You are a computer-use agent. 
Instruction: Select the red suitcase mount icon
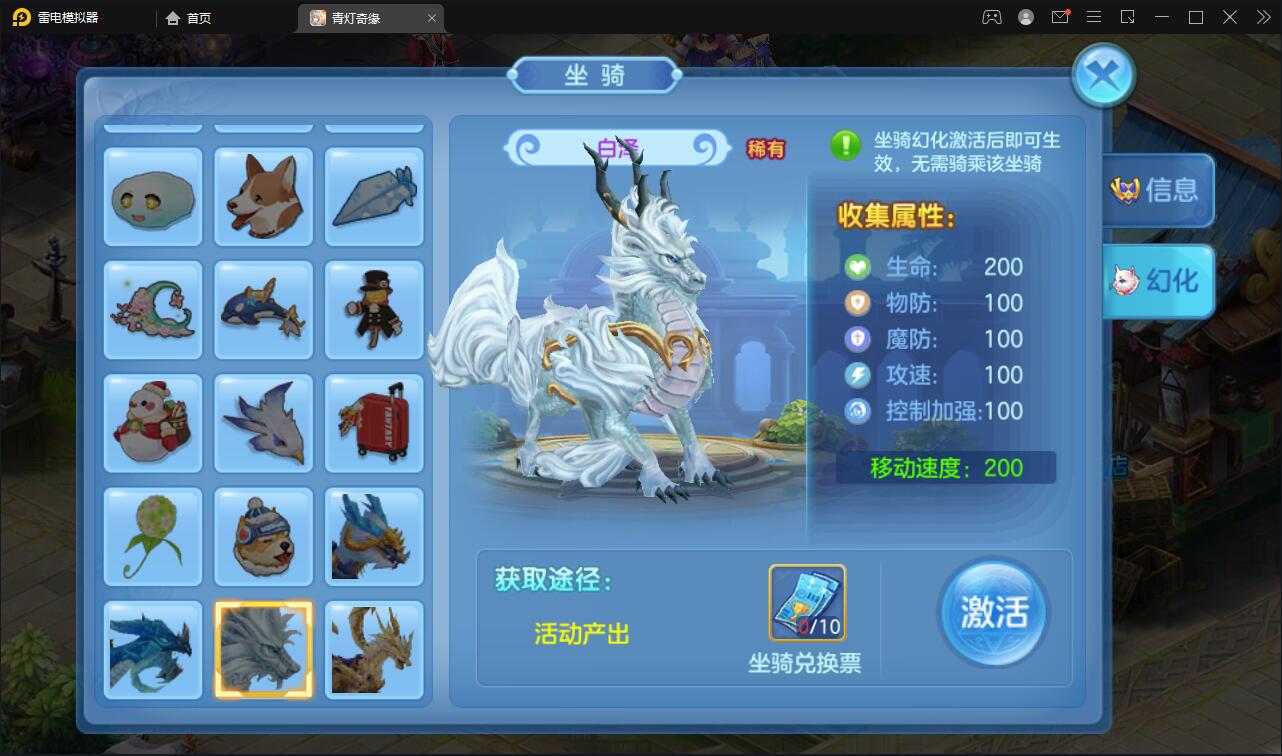pyautogui.click(x=374, y=423)
